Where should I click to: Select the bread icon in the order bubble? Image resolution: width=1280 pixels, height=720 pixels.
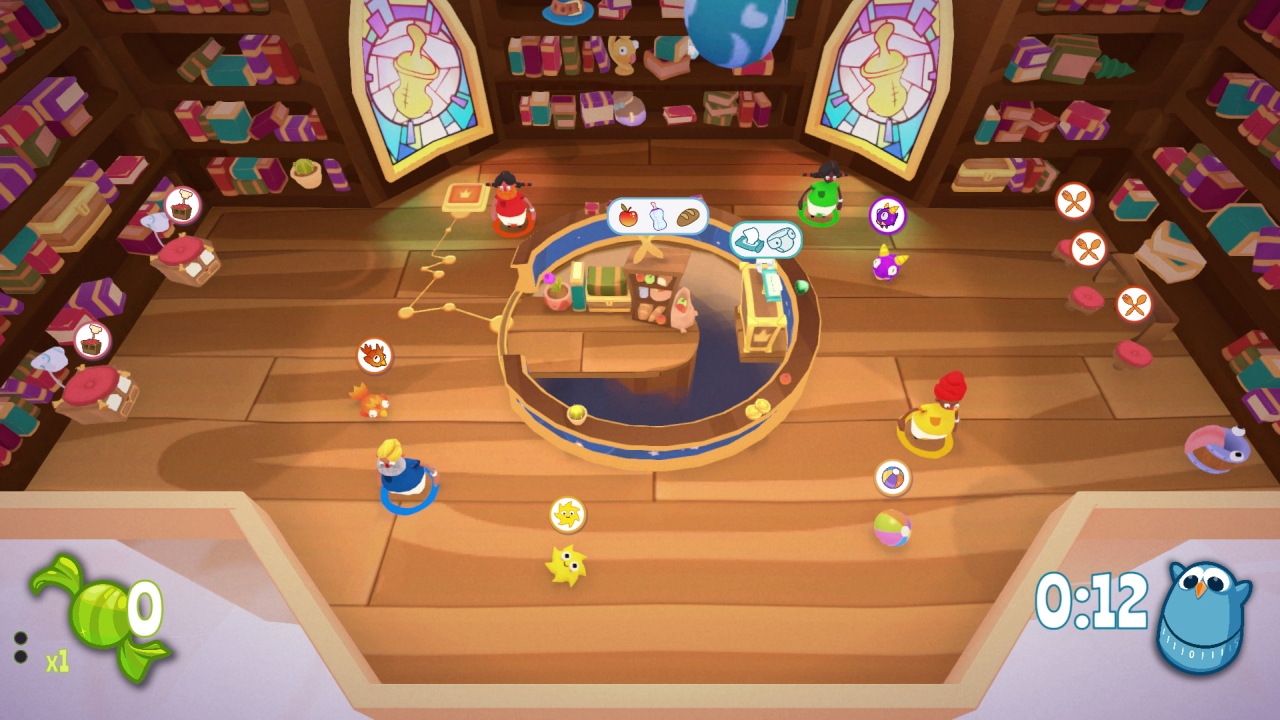(687, 216)
